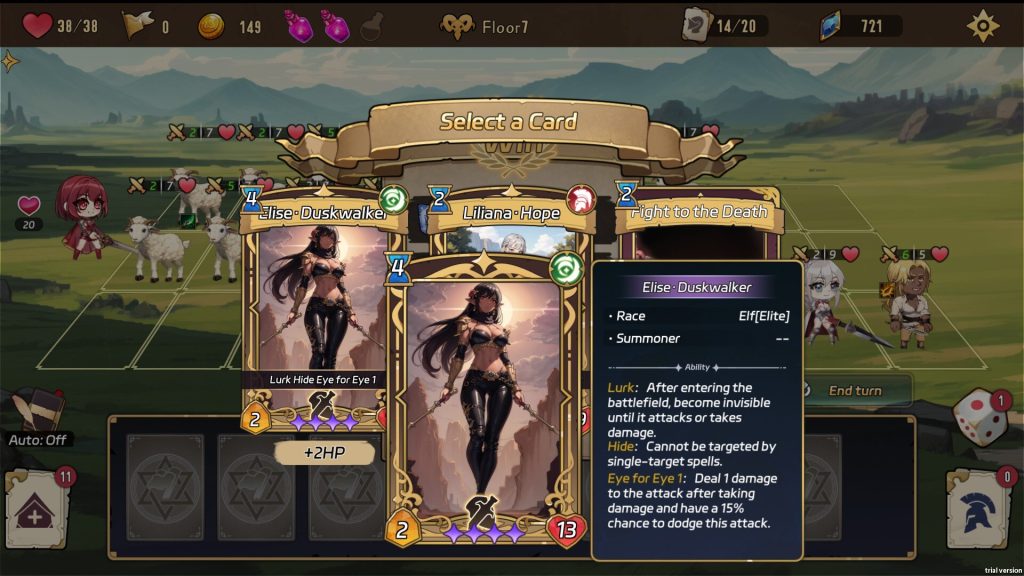Open the settings gear icon

983,25
